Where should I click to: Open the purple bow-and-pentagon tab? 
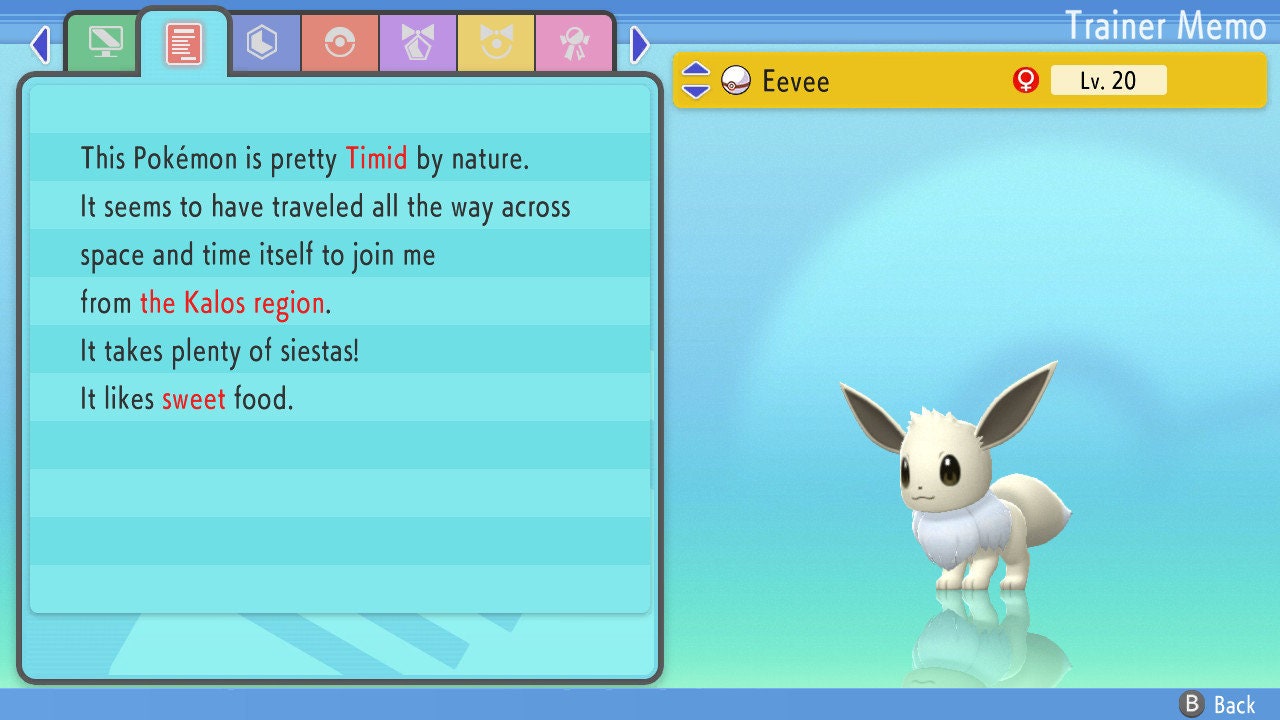[418, 43]
